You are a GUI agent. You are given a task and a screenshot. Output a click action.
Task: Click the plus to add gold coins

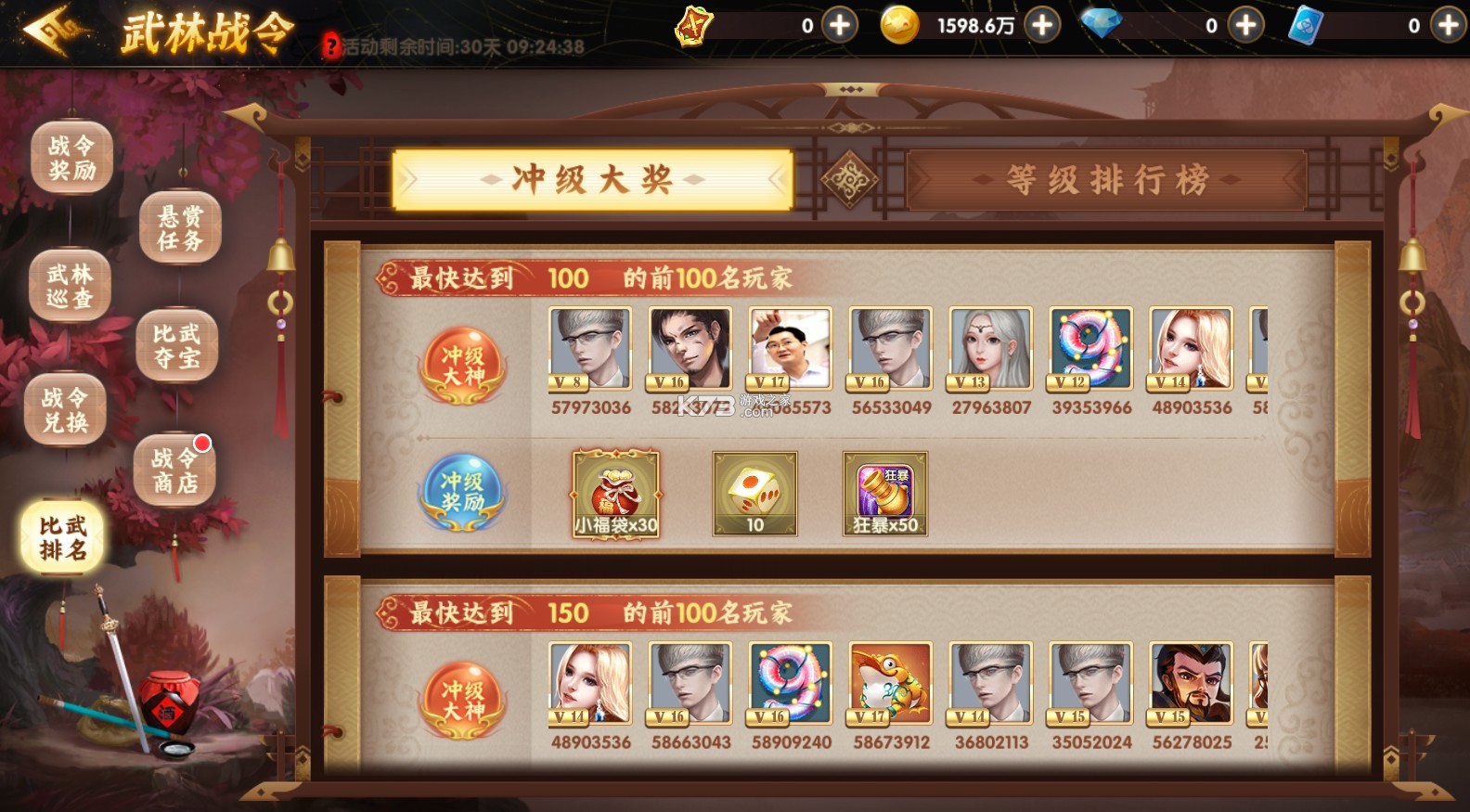click(x=1041, y=25)
